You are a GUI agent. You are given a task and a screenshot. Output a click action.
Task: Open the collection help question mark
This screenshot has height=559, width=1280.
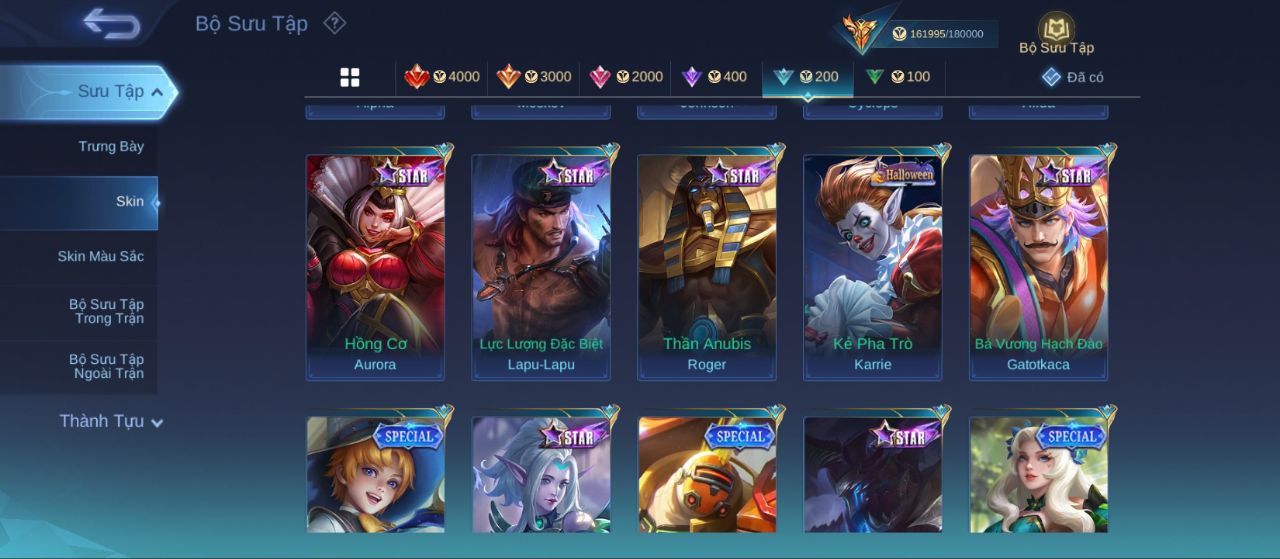[x=335, y=23]
